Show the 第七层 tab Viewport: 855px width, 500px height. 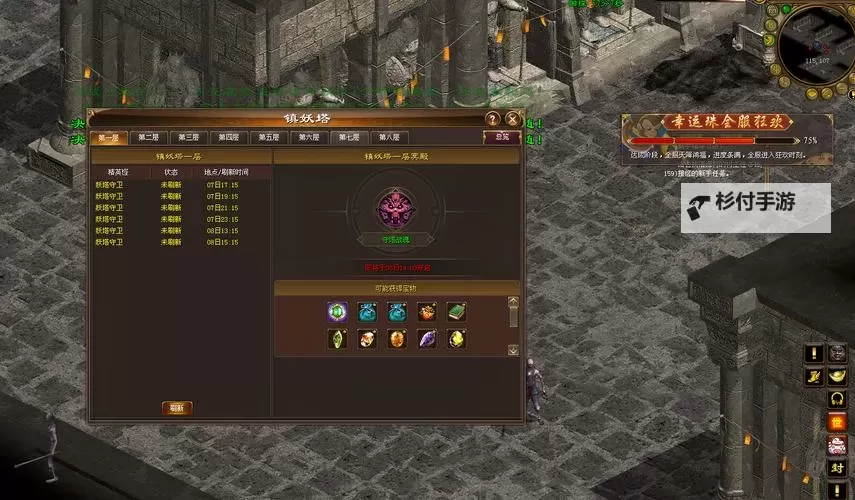coord(349,138)
